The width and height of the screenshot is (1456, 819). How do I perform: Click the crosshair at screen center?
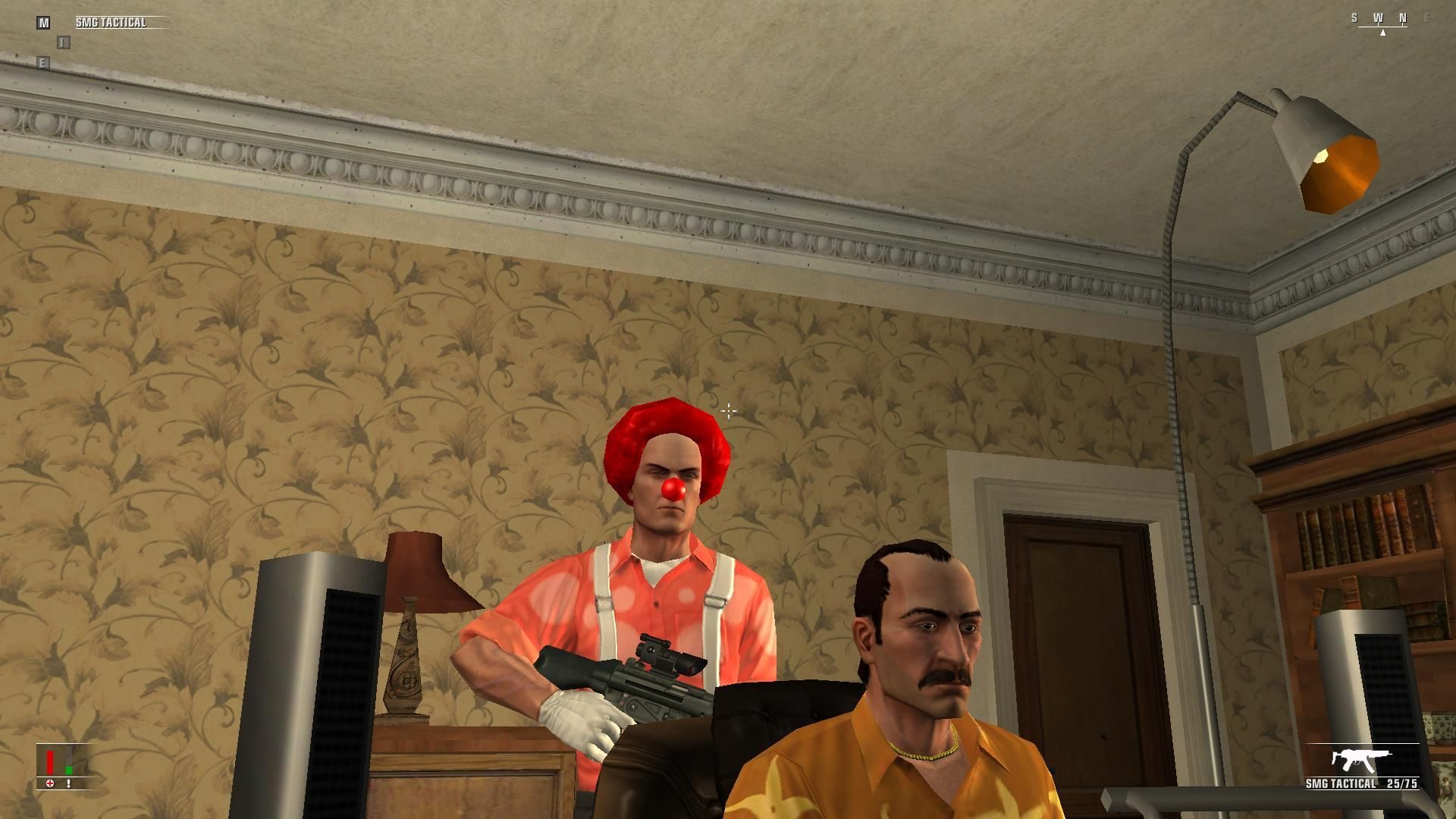tap(728, 410)
